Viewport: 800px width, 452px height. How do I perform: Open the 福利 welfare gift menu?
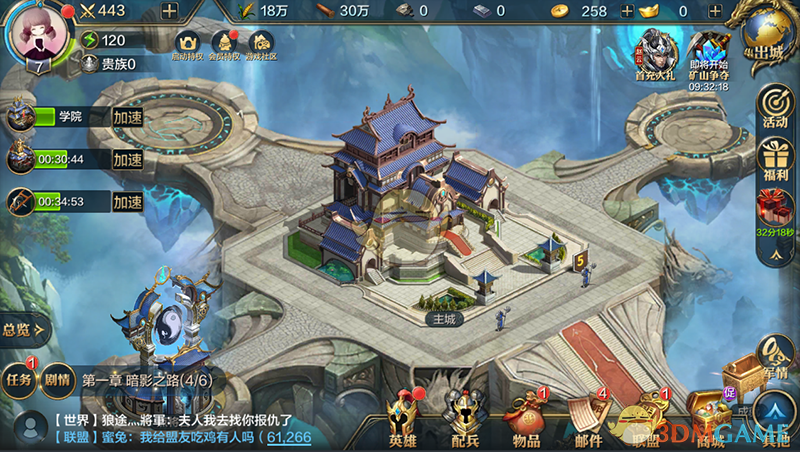[774, 161]
